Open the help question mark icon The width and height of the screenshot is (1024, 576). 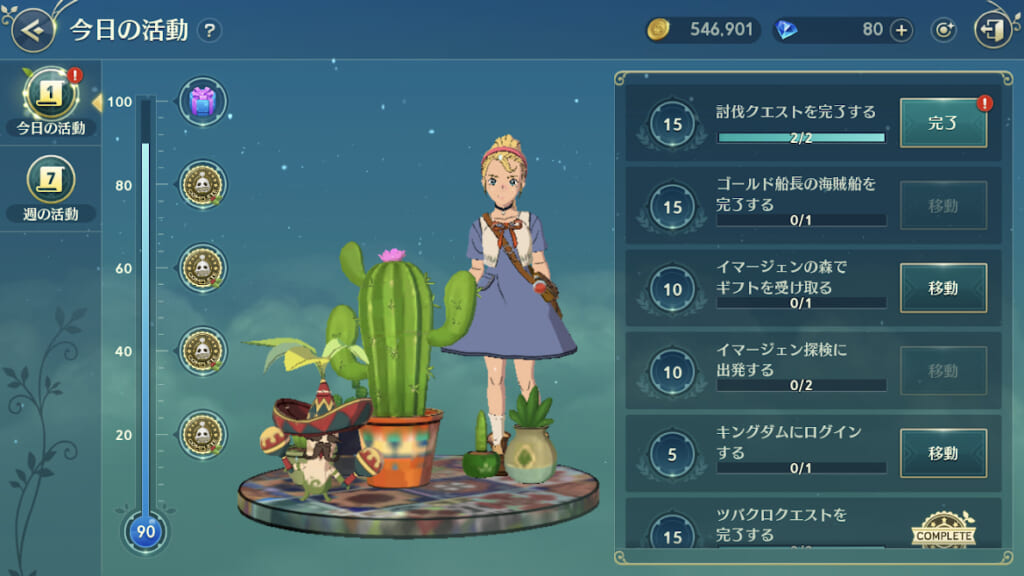pos(209,30)
